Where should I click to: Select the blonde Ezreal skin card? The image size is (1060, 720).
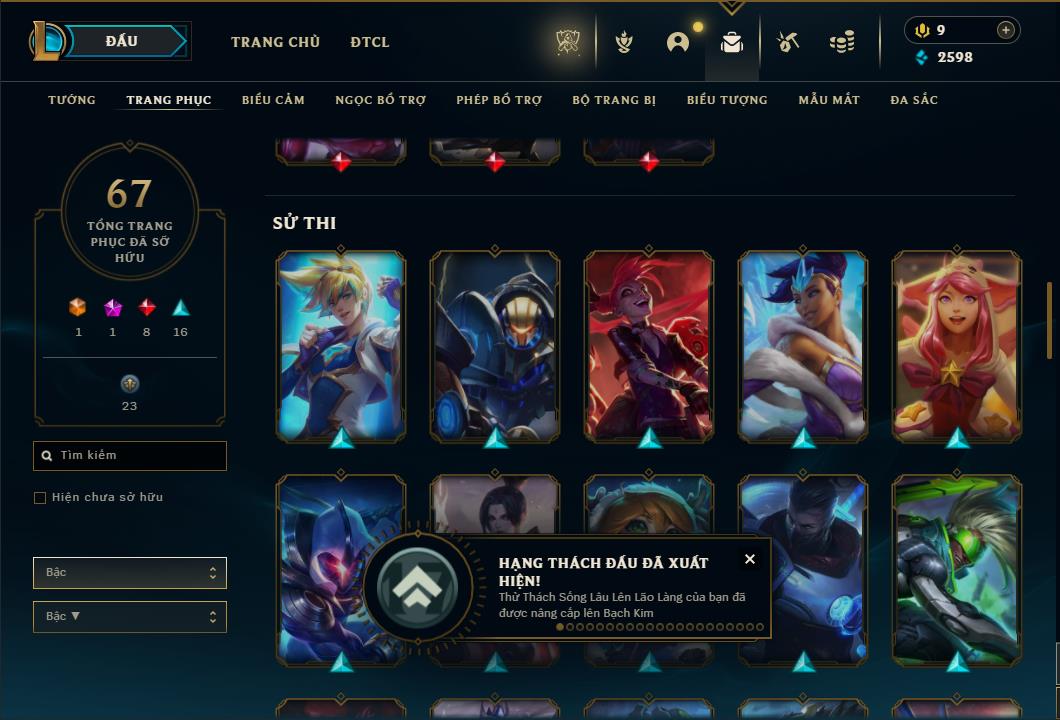pyautogui.click(x=341, y=345)
